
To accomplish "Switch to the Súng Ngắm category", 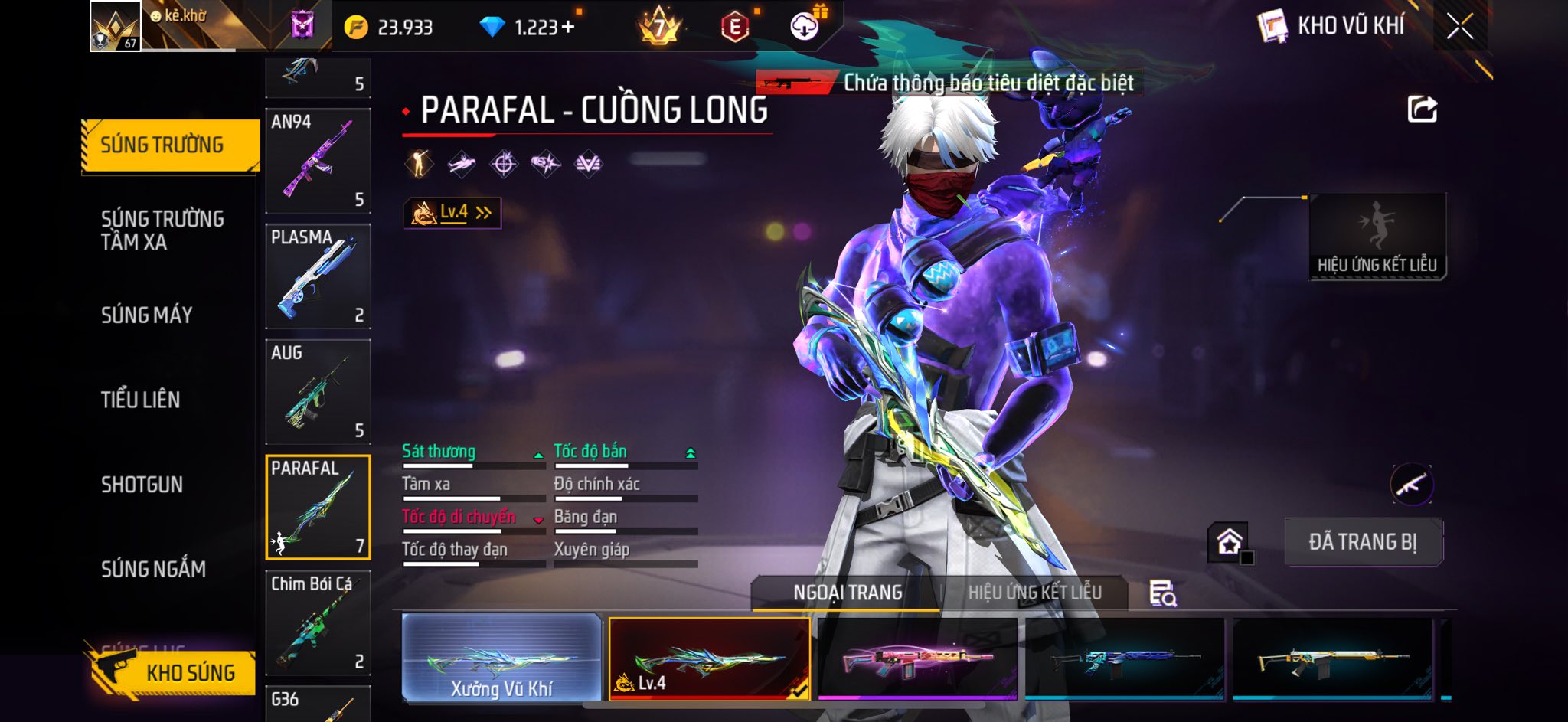I will pos(153,569).
